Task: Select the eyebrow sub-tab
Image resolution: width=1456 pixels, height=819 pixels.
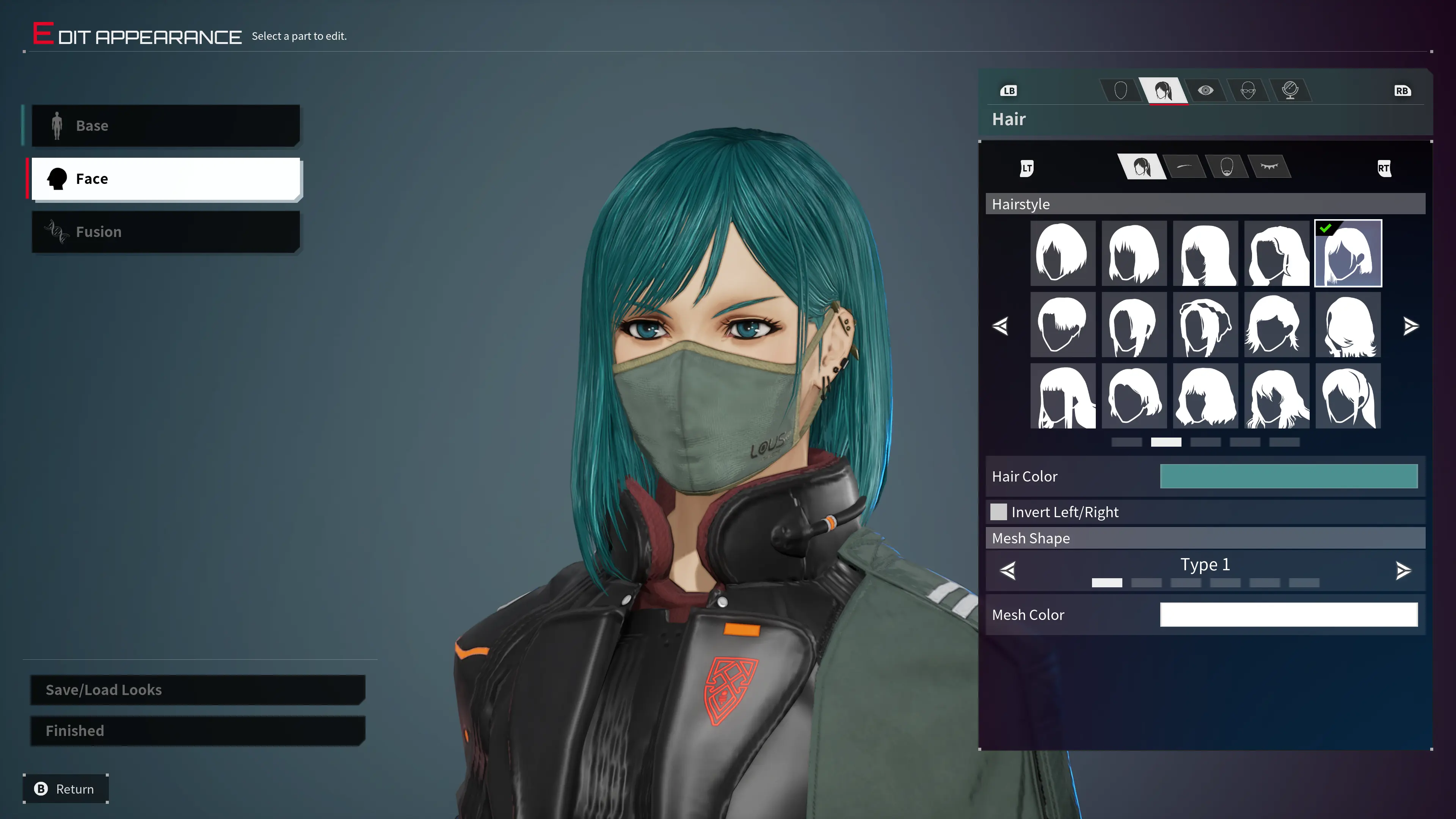Action: (1184, 167)
